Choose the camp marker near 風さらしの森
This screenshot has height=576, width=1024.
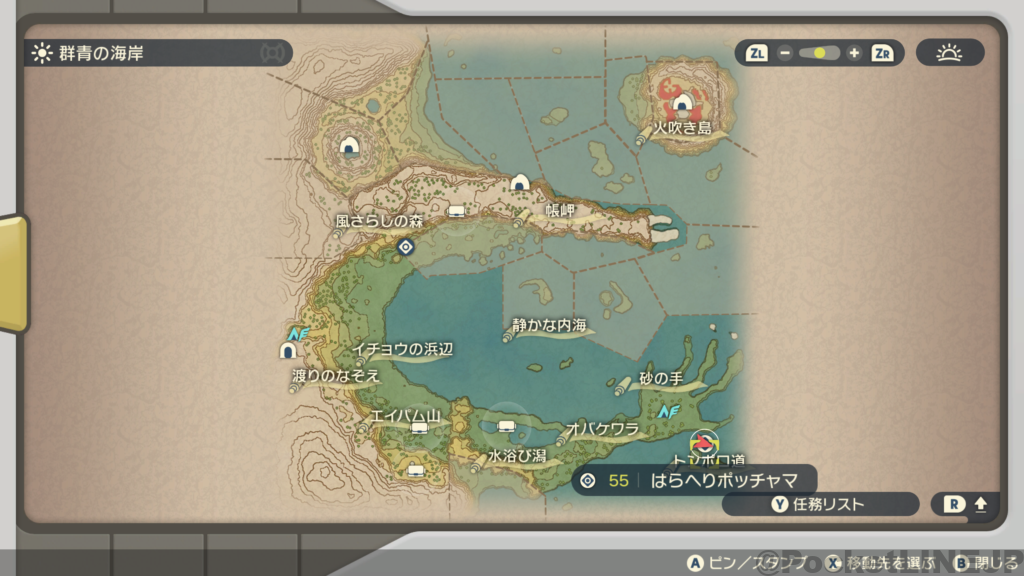pyautogui.click(x=457, y=211)
